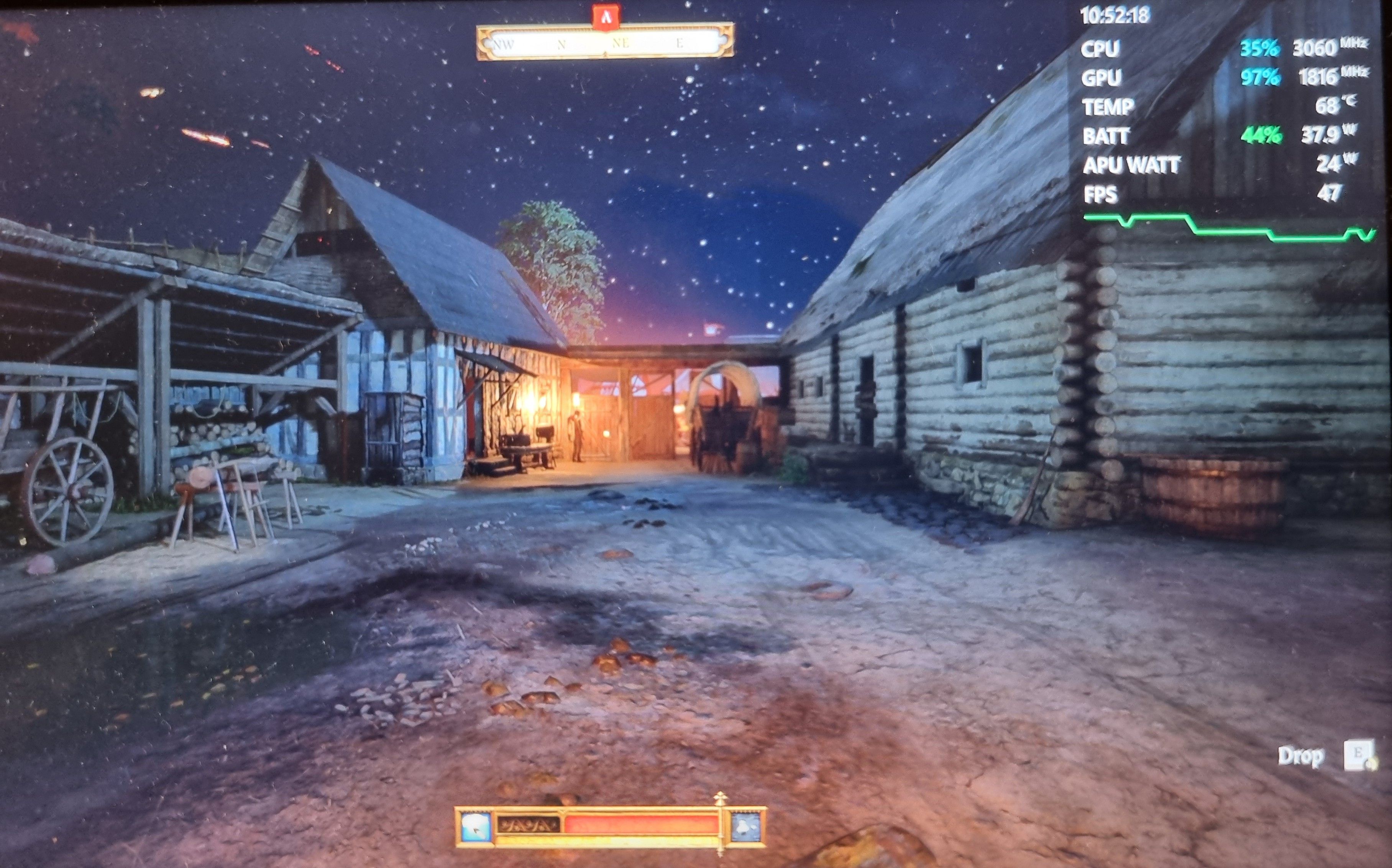Click the light-blue status icon left of the health bar
The image size is (1392, 868).
(476, 827)
